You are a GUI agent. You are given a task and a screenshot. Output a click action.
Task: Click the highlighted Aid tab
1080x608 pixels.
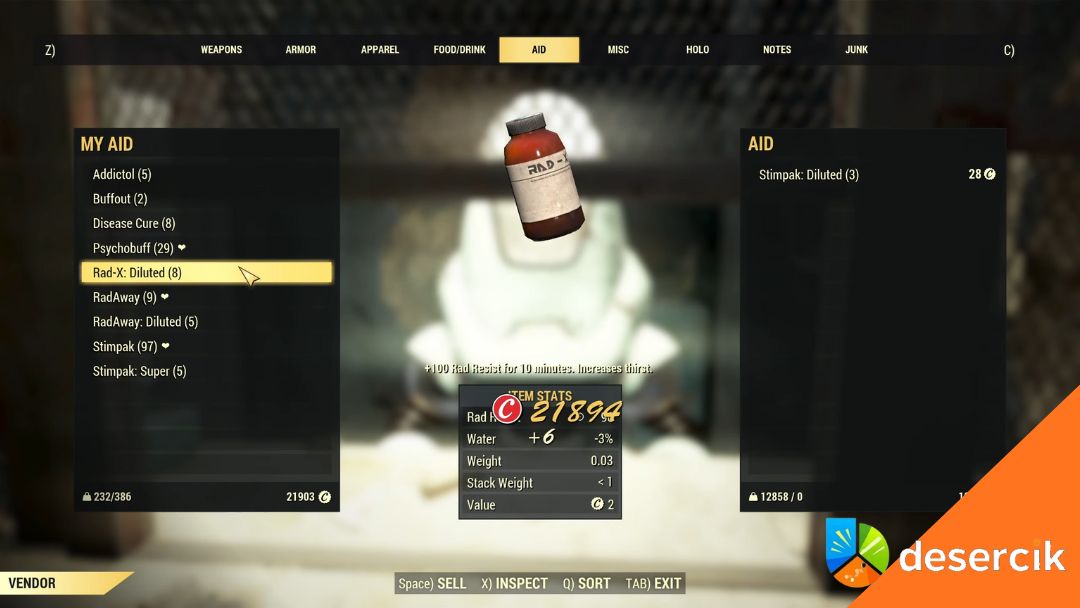point(539,50)
